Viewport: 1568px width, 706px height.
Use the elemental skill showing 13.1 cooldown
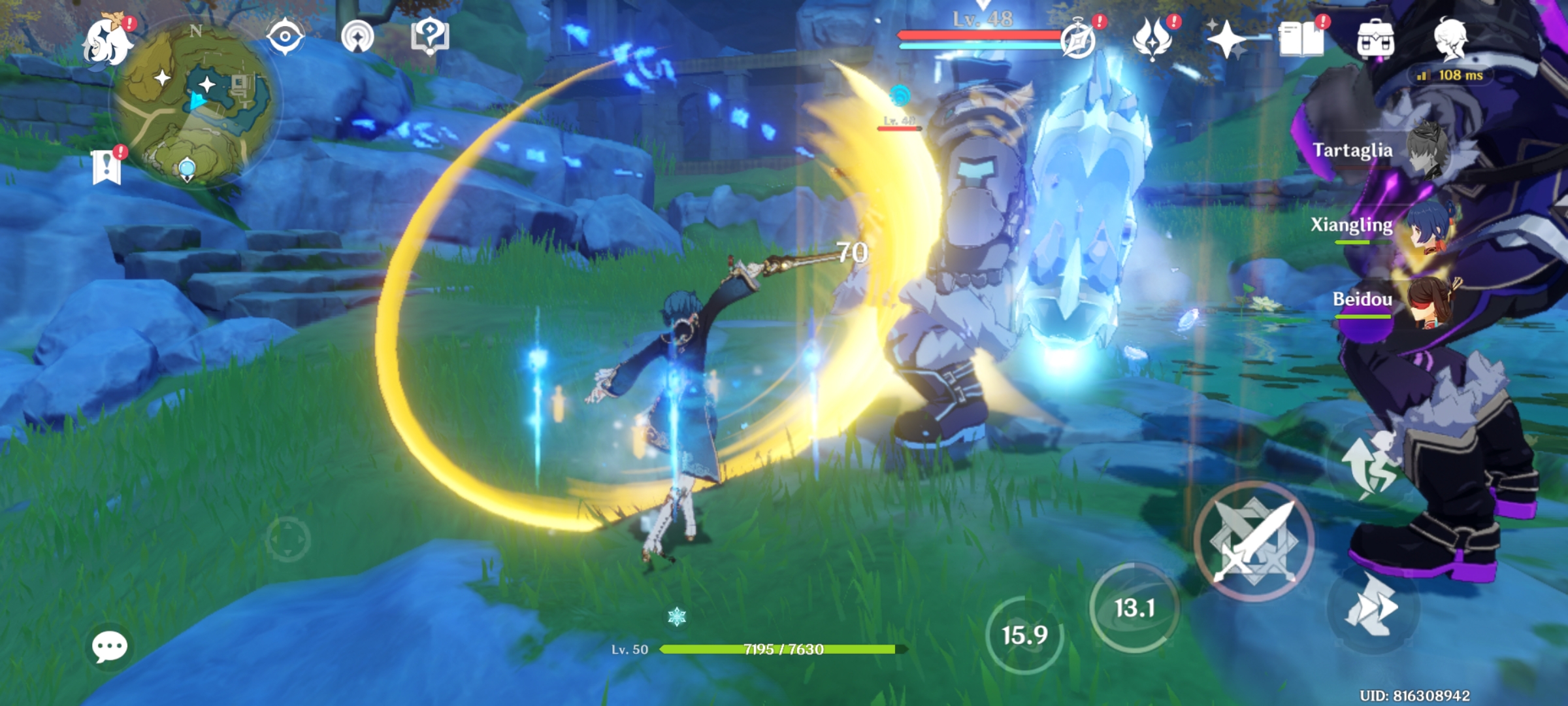(x=1134, y=608)
